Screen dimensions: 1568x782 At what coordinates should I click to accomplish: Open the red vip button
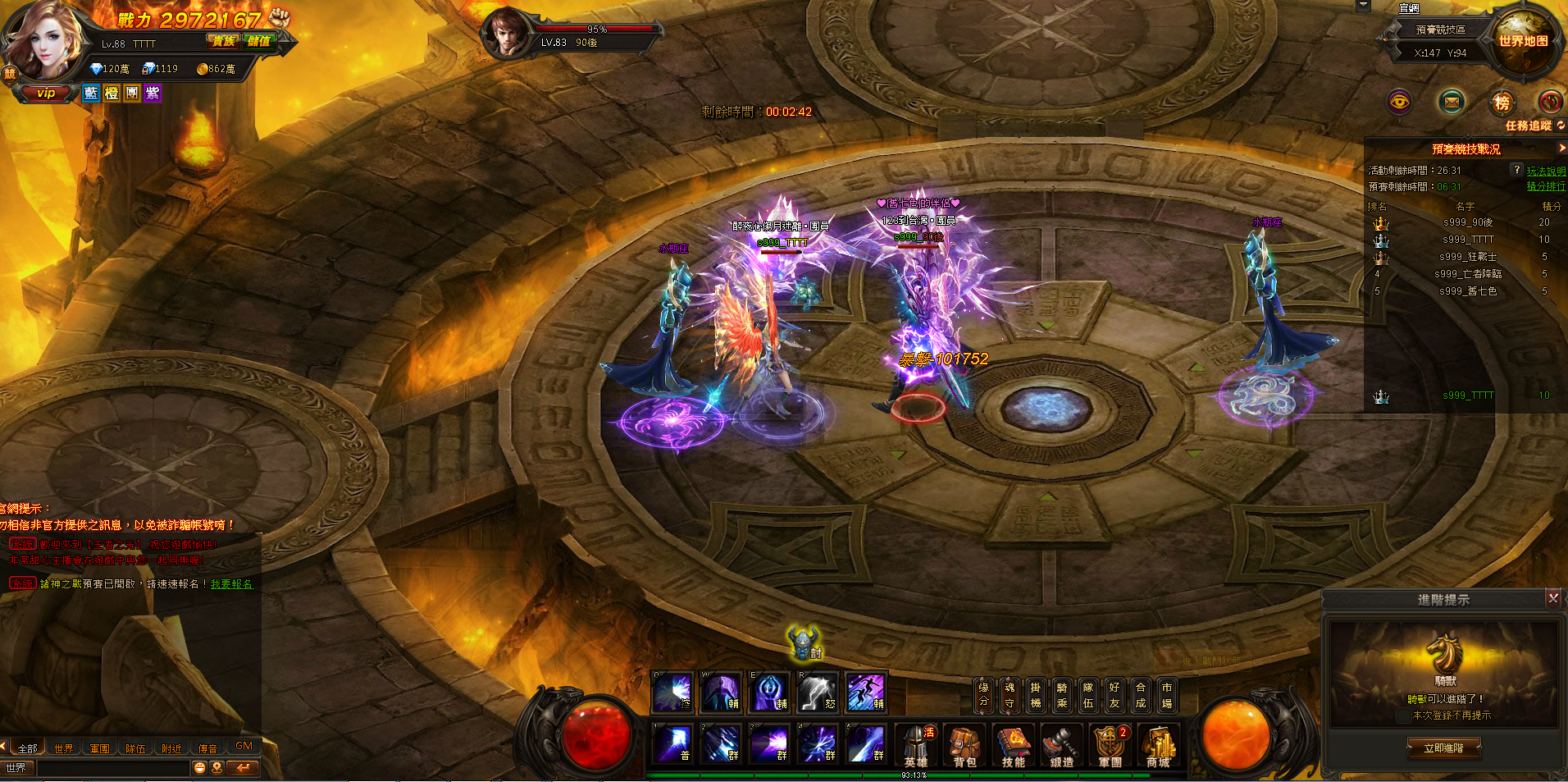pyautogui.click(x=46, y=94)
